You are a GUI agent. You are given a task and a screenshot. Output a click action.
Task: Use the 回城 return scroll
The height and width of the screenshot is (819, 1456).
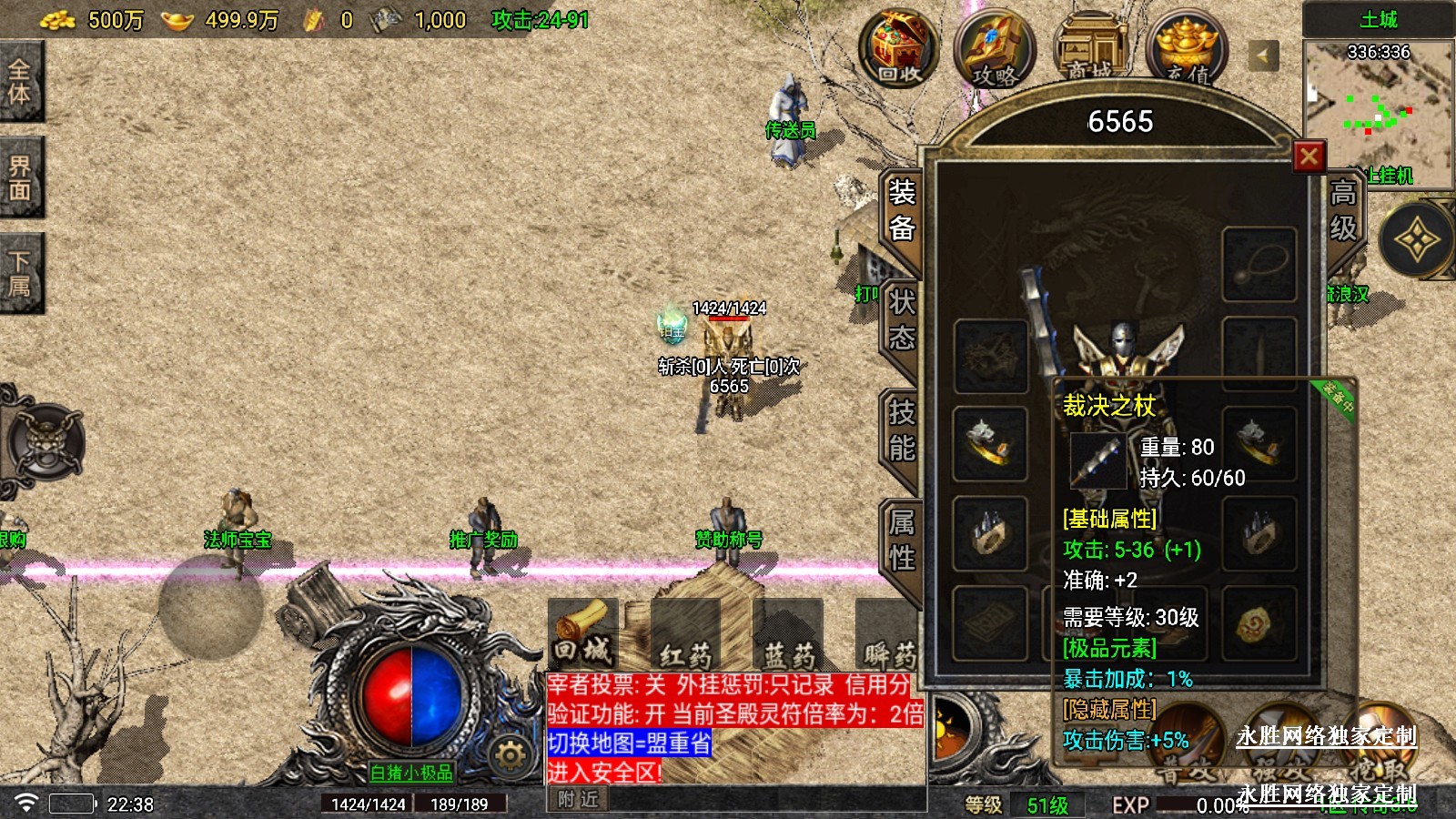click(x=582, y=632)
